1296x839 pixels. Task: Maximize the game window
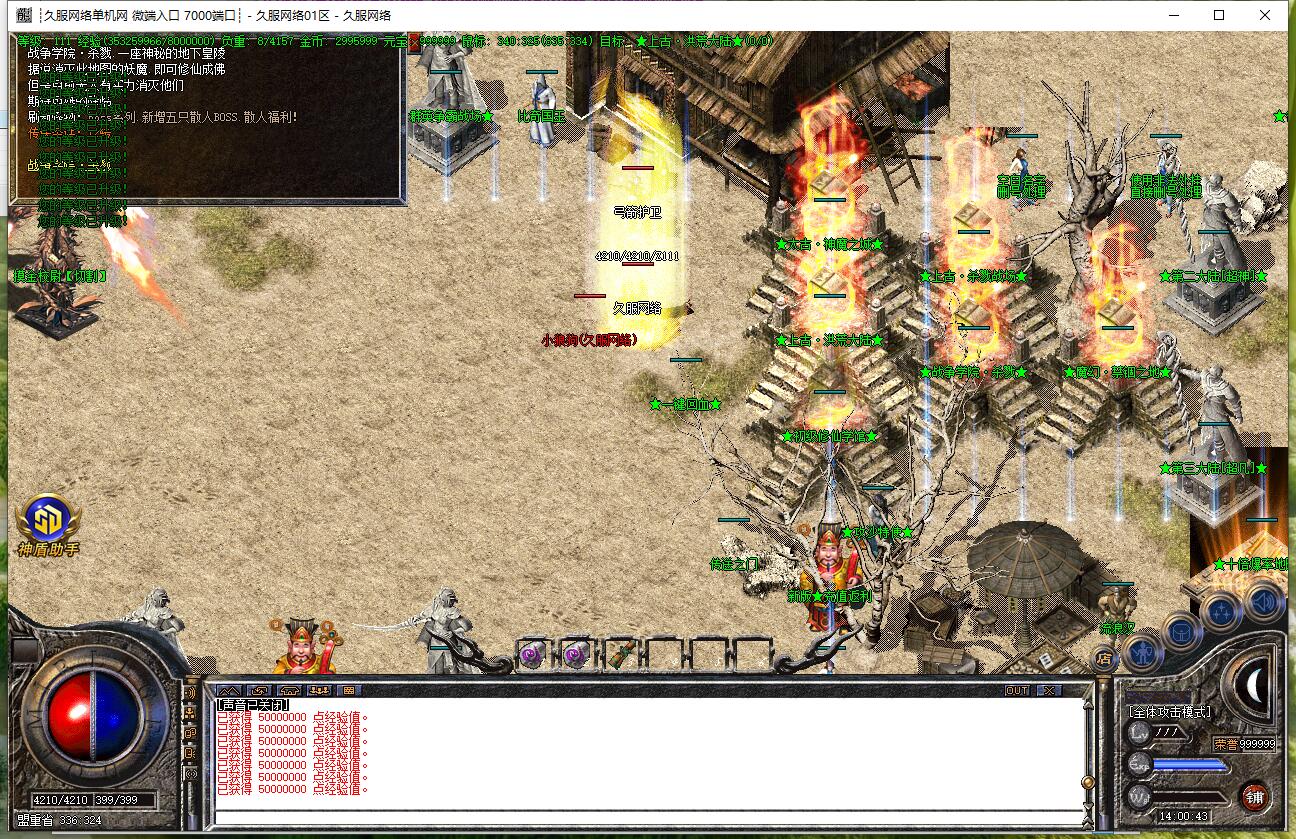tap(1219, 15)
